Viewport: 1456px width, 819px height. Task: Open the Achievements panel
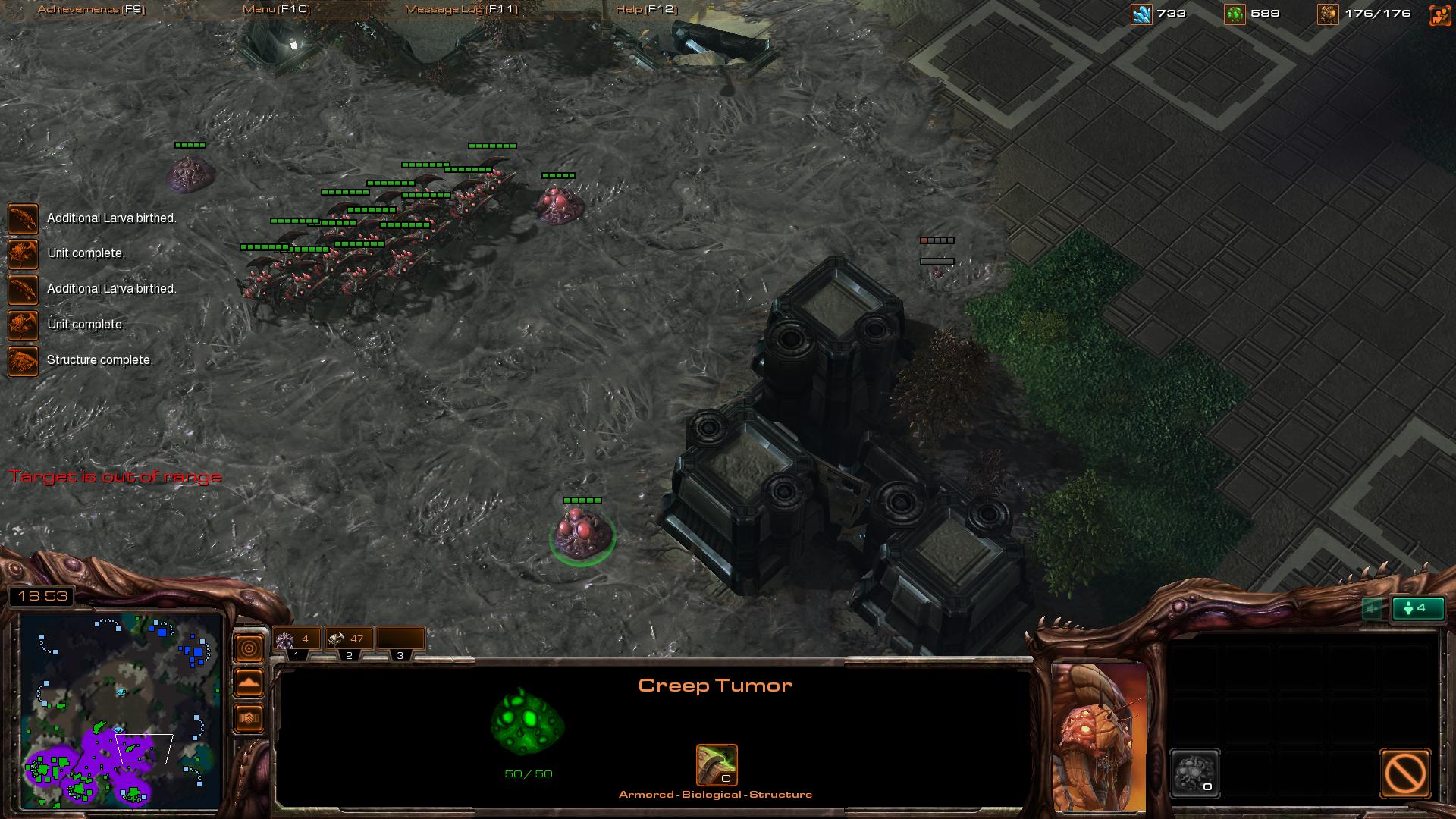91,9
